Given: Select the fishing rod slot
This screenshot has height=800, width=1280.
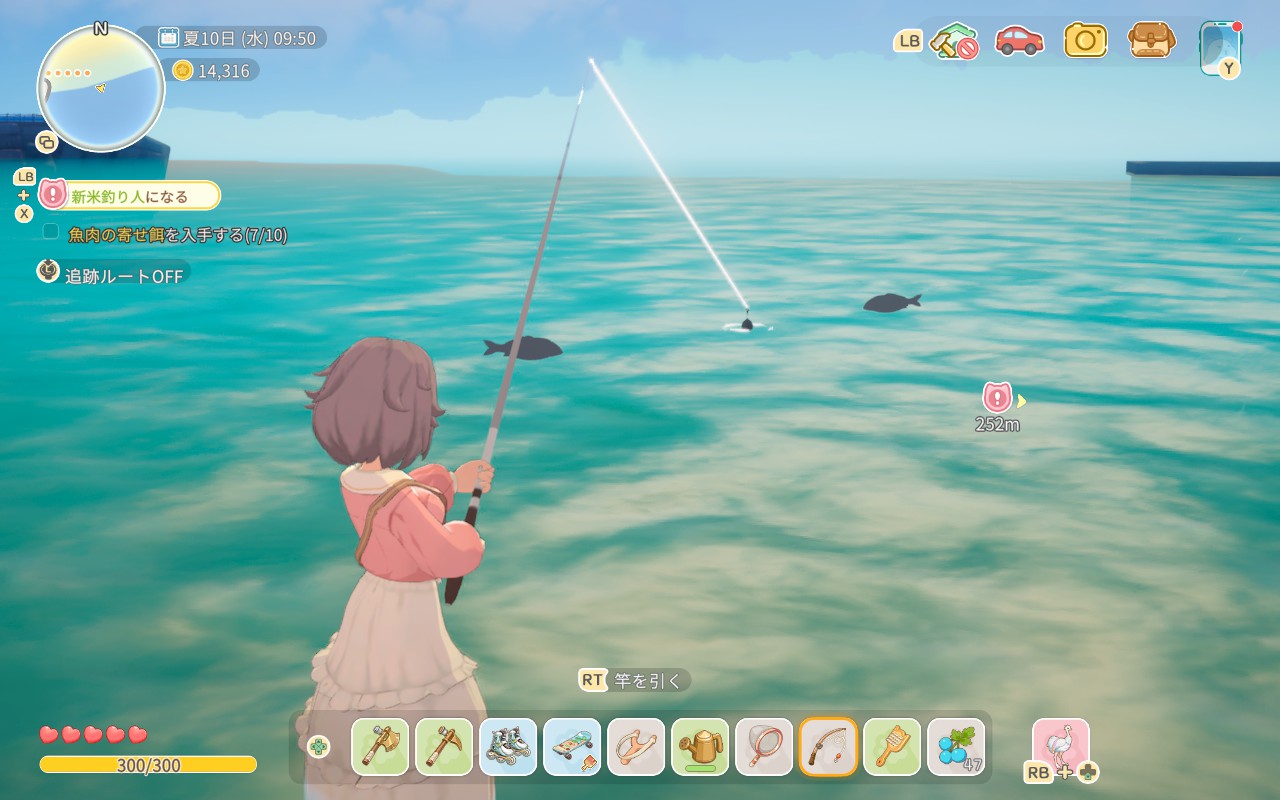Looking at the screenshot, I should (828, 747).
